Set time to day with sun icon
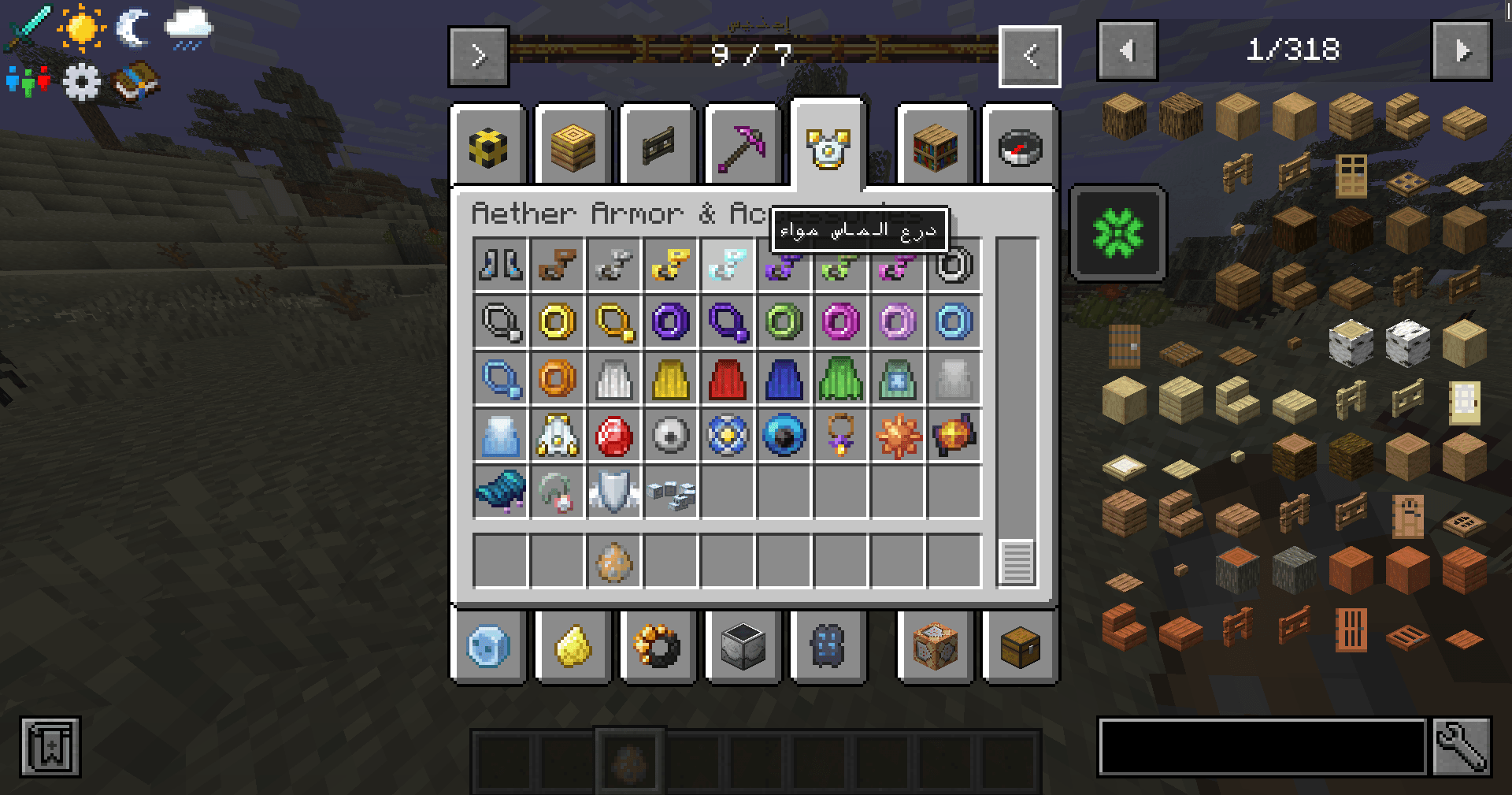This screenshot has height=795, width=1512. click(81, 29)
